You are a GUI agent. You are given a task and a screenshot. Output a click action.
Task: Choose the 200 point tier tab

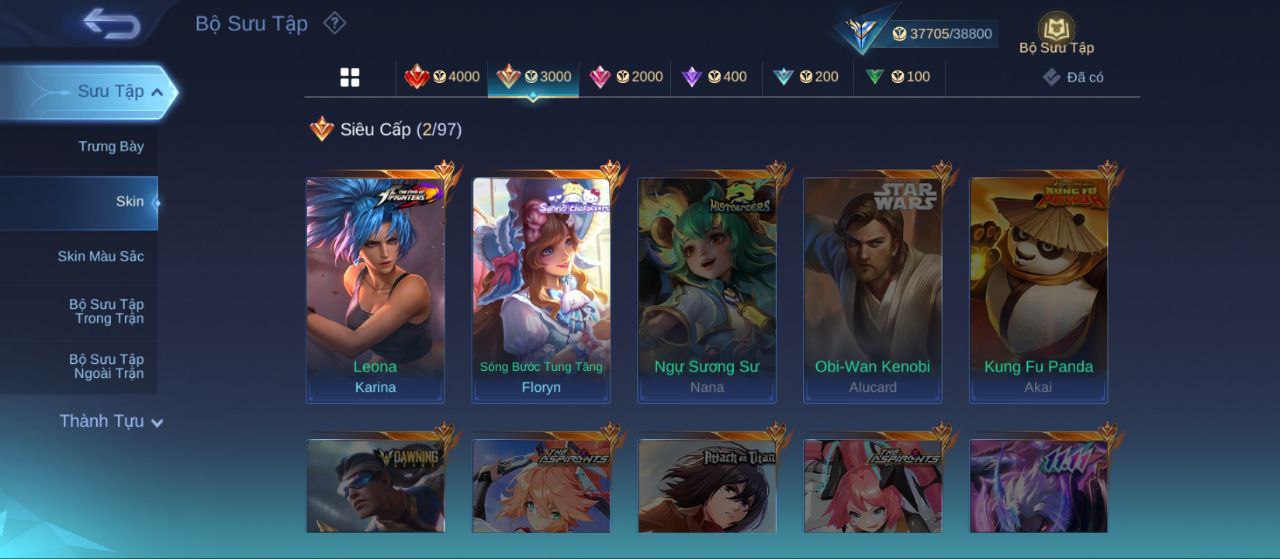[x=806, y=77]
